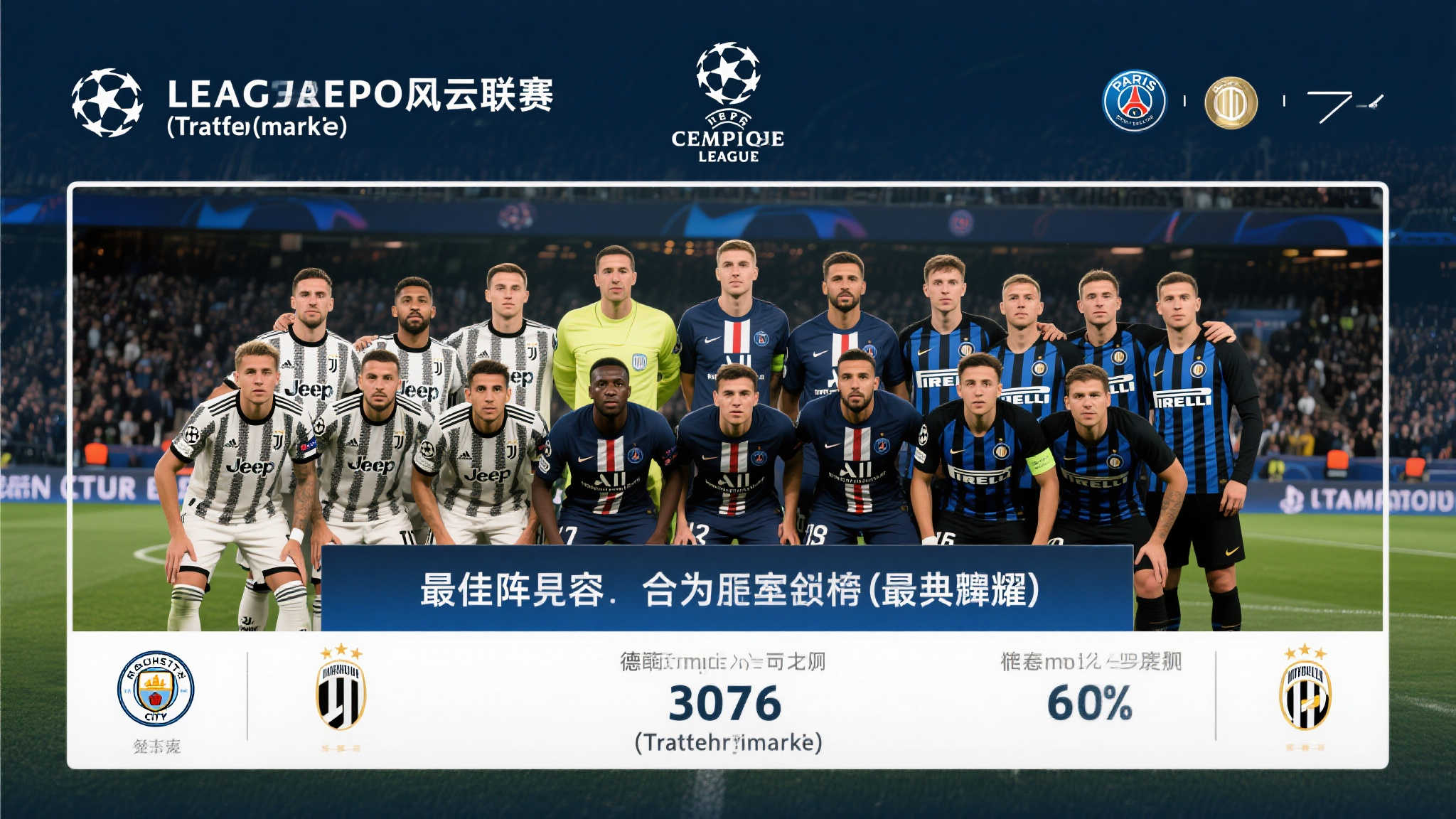Select the gold circular club badge
This screenshot has width=1456, height=819.
pos(1231,102)
